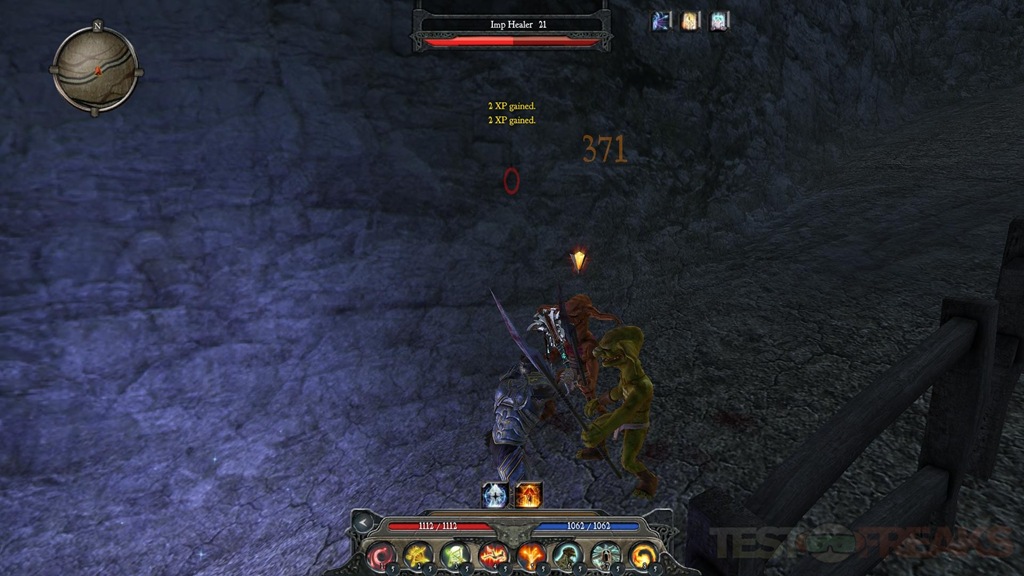Use the teal creature summon skill
Viewport: 1024px width, 576px height.
(567, 554)
